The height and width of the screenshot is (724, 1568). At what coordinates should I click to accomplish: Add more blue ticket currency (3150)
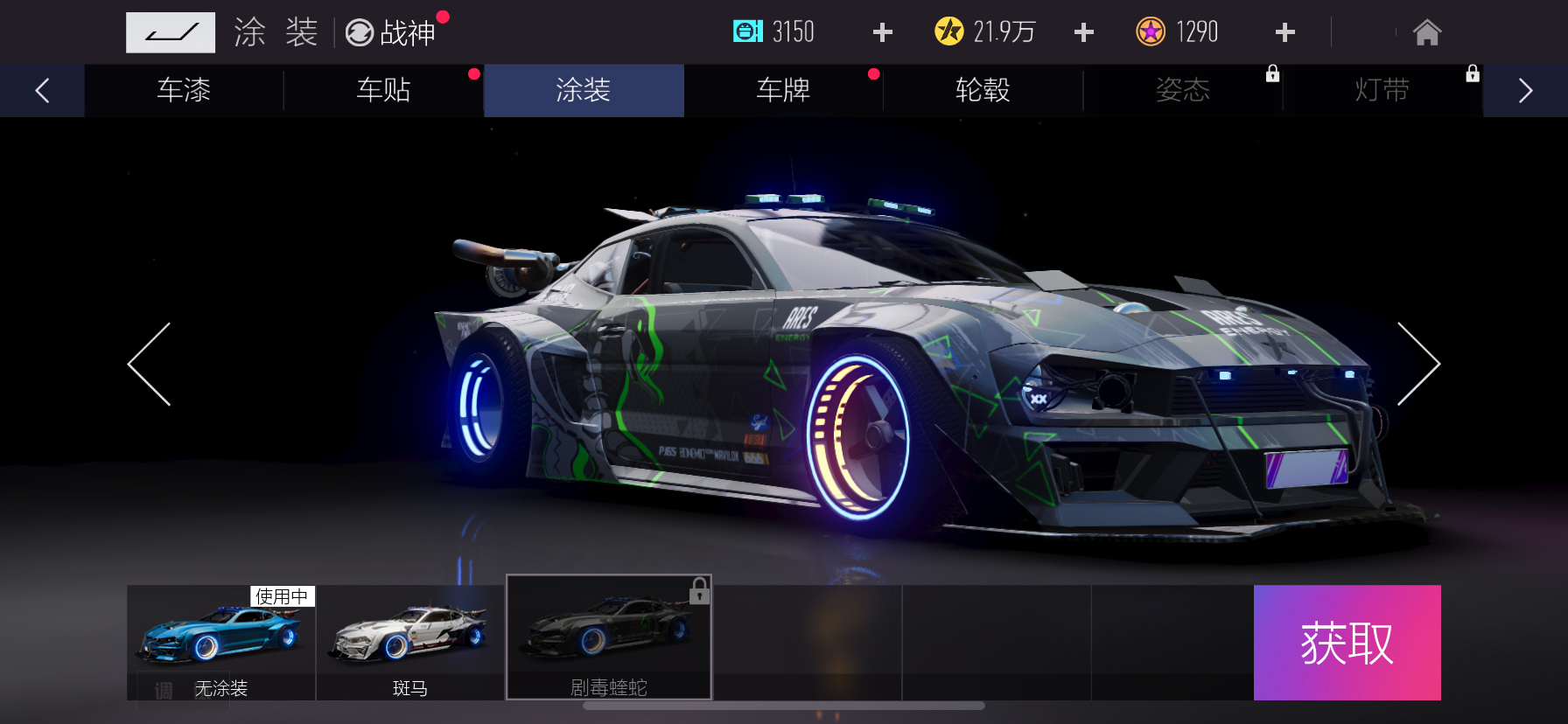882,32
